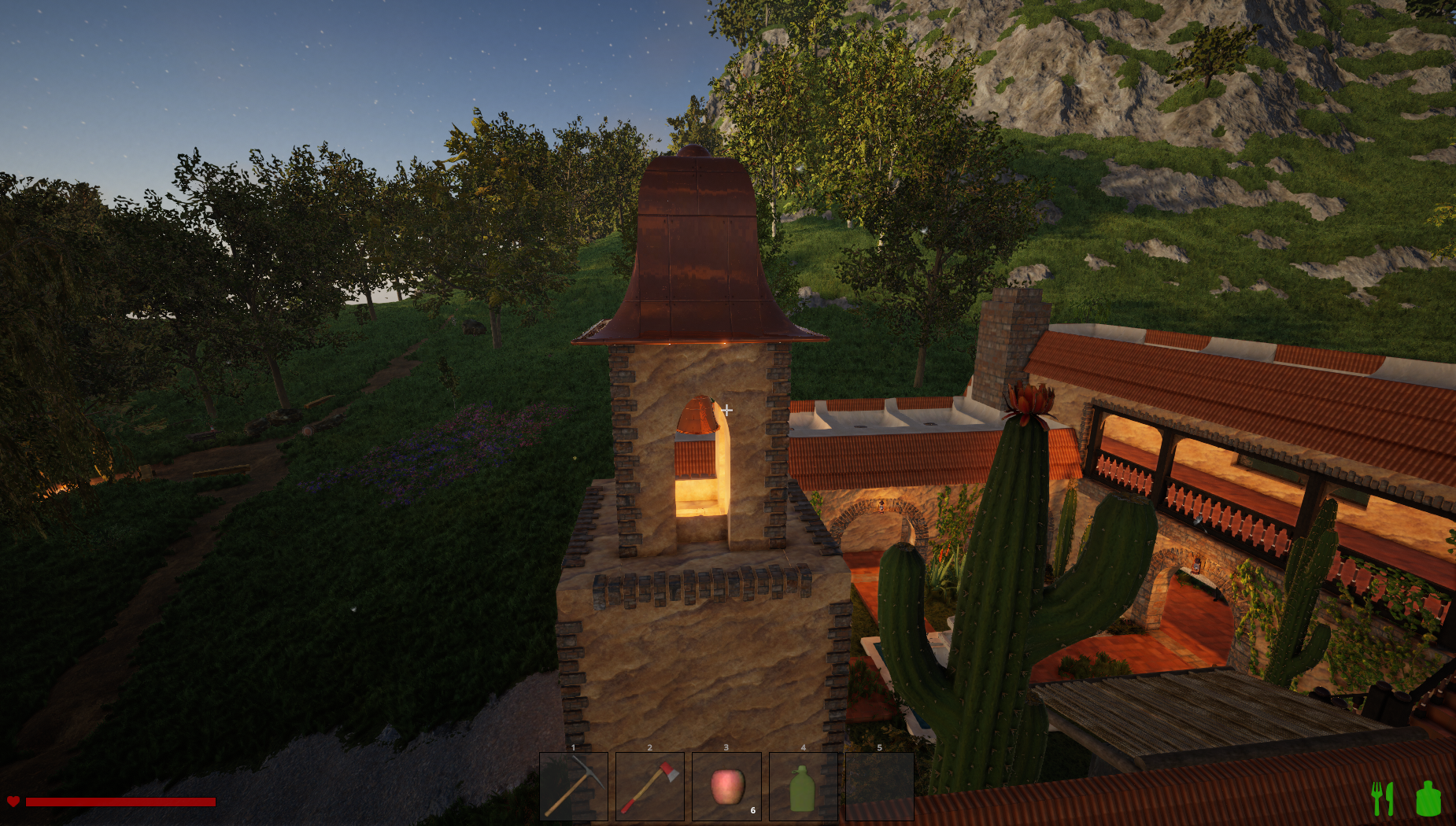Screen dimensions: 1456x826
Task: Click the empty fifth hotbar slot
Action: pos(879,786)
